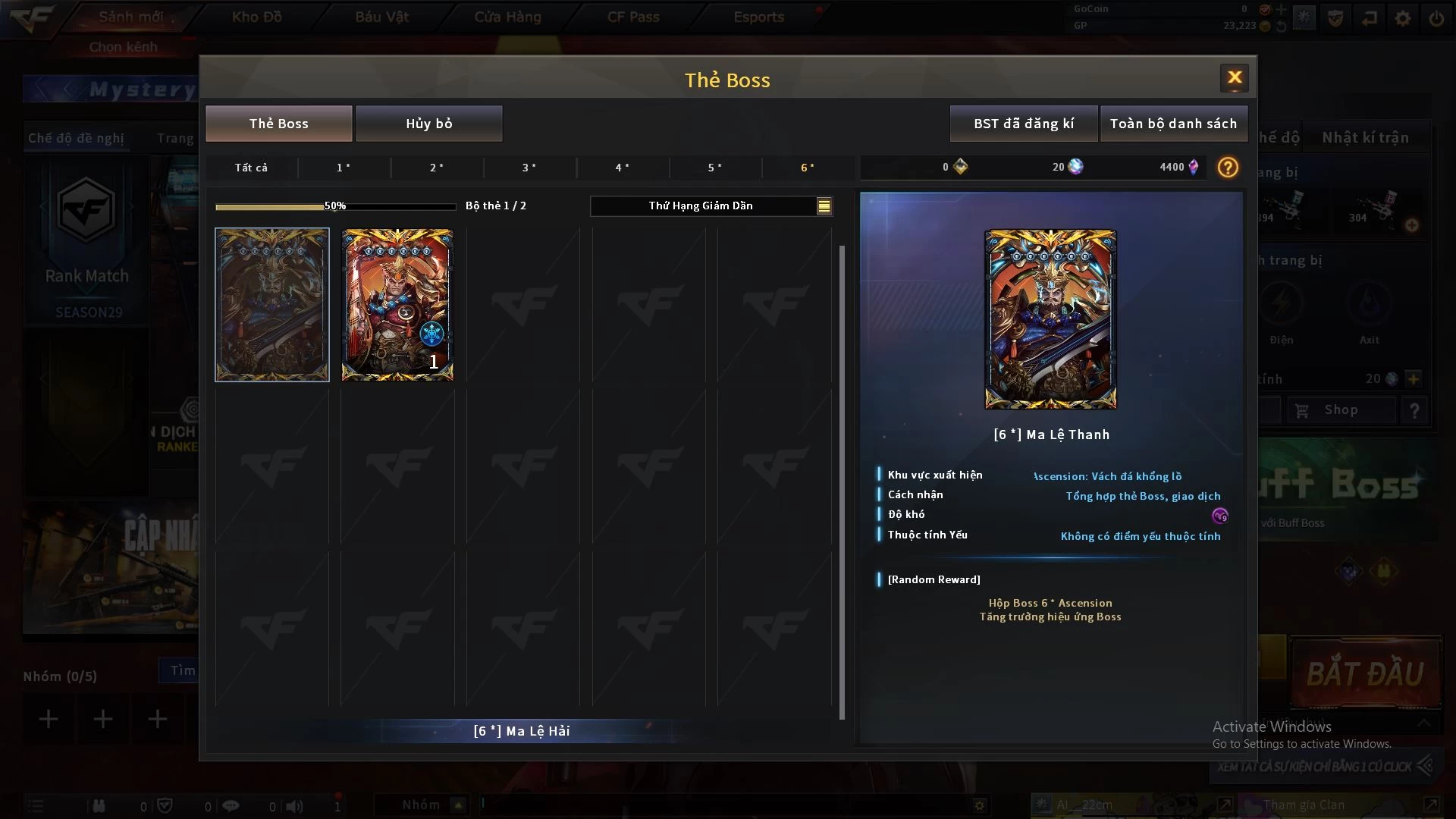Open the Hủy bỏ tab
Image resolution: width=1456 pixels, height=819 pixels.
point(428,124)
